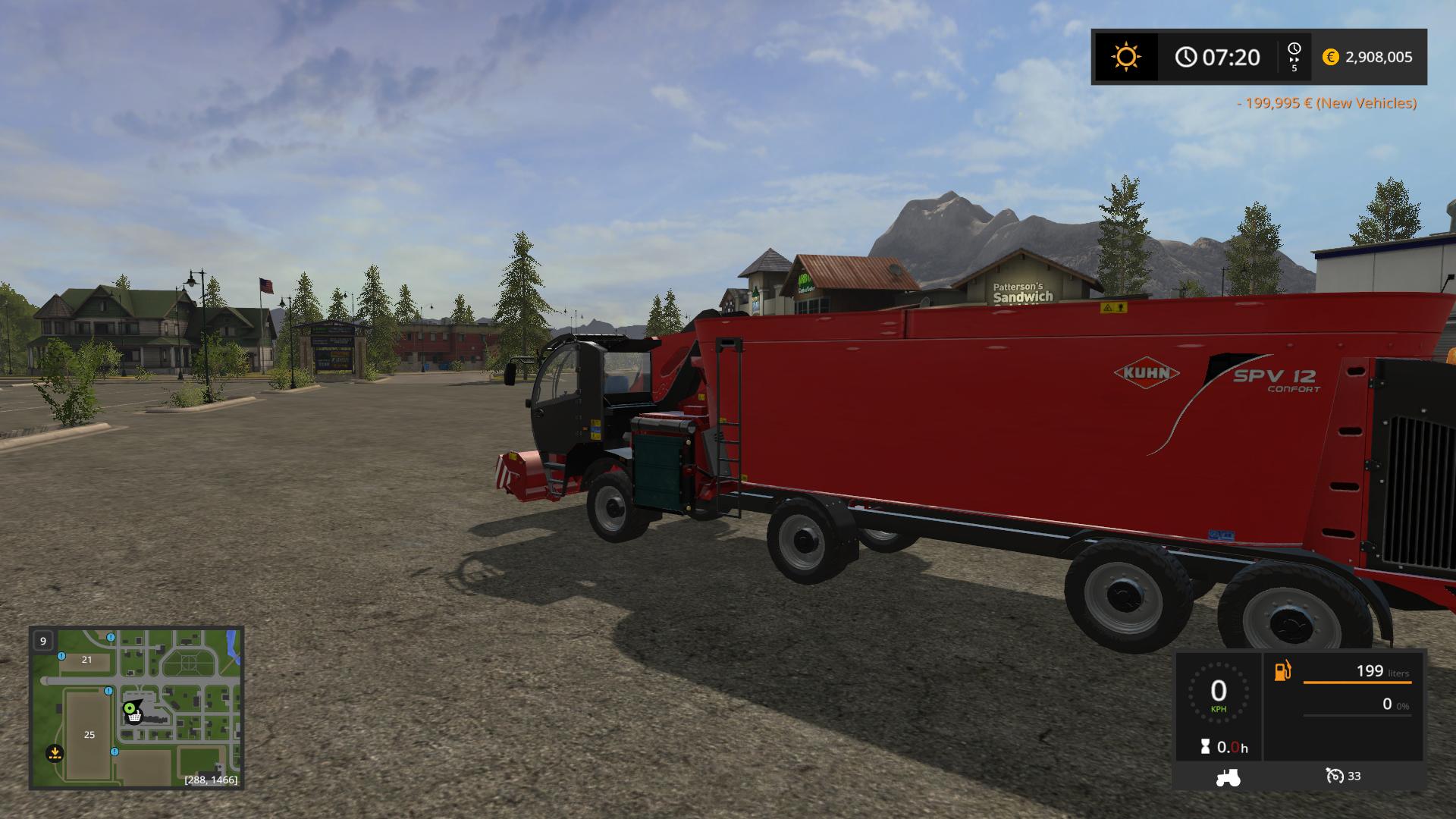Viewport: 1456px width, 819px height.
Task: Select the tractor vehicle icon
Action: point(1228,777)
